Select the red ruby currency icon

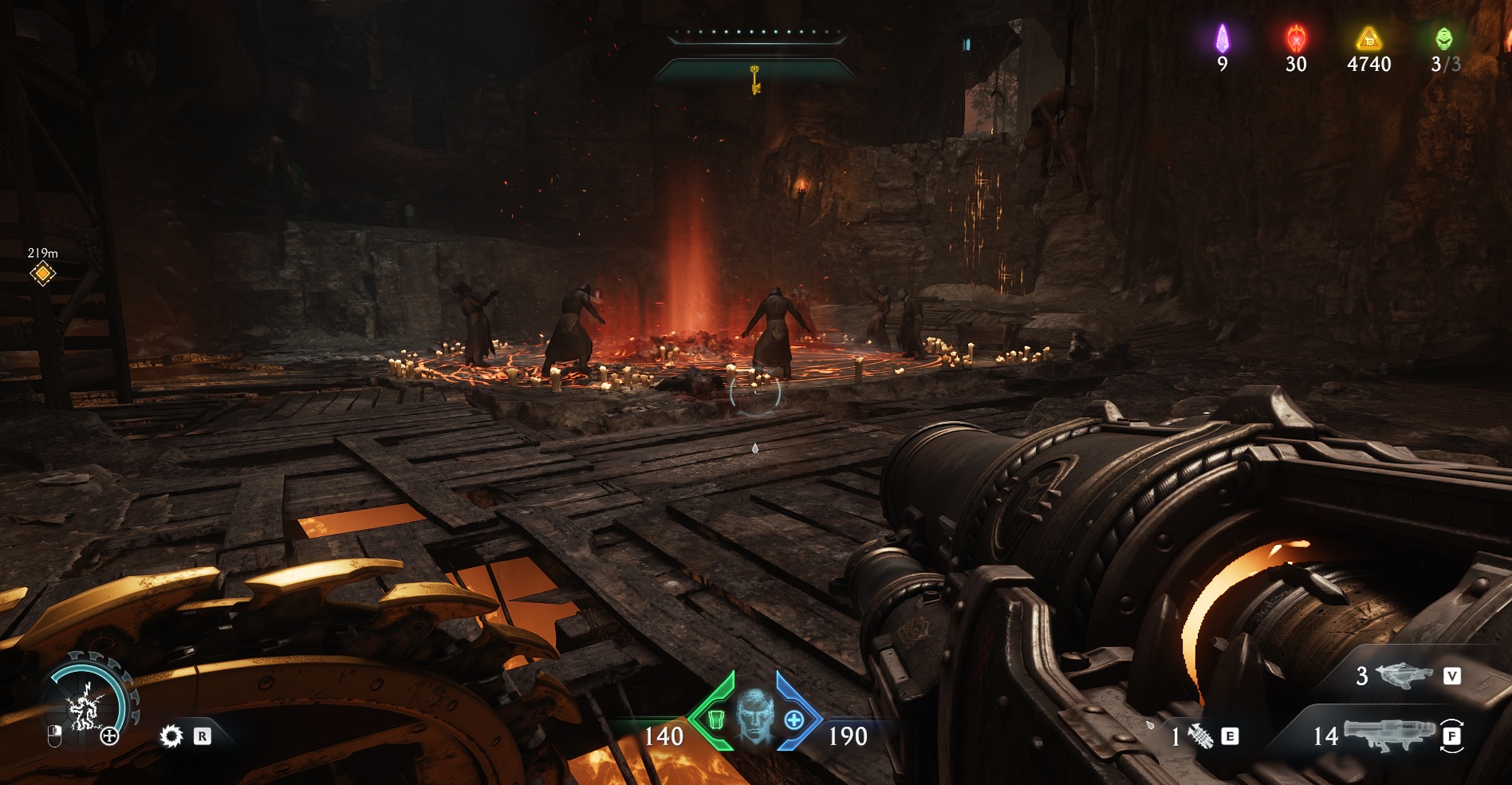coord(1296,38)
